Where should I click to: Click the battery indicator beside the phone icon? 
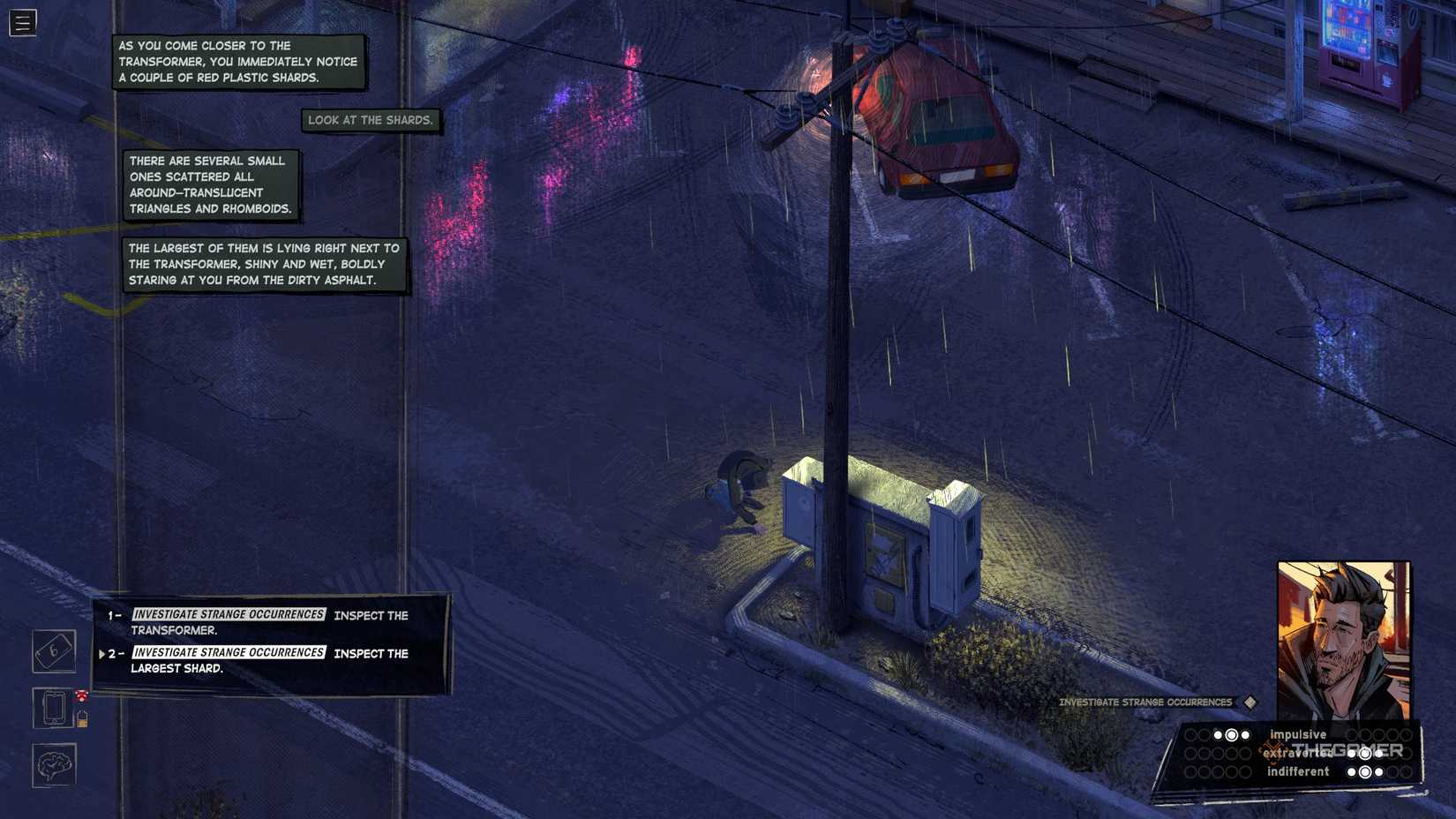[82, 721]
